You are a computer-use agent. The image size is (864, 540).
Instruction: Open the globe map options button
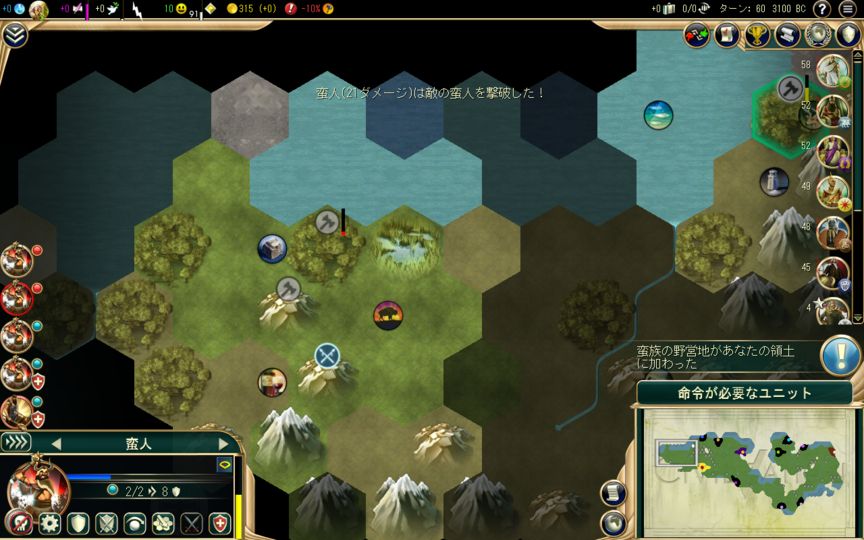click(x=611, y=522)
